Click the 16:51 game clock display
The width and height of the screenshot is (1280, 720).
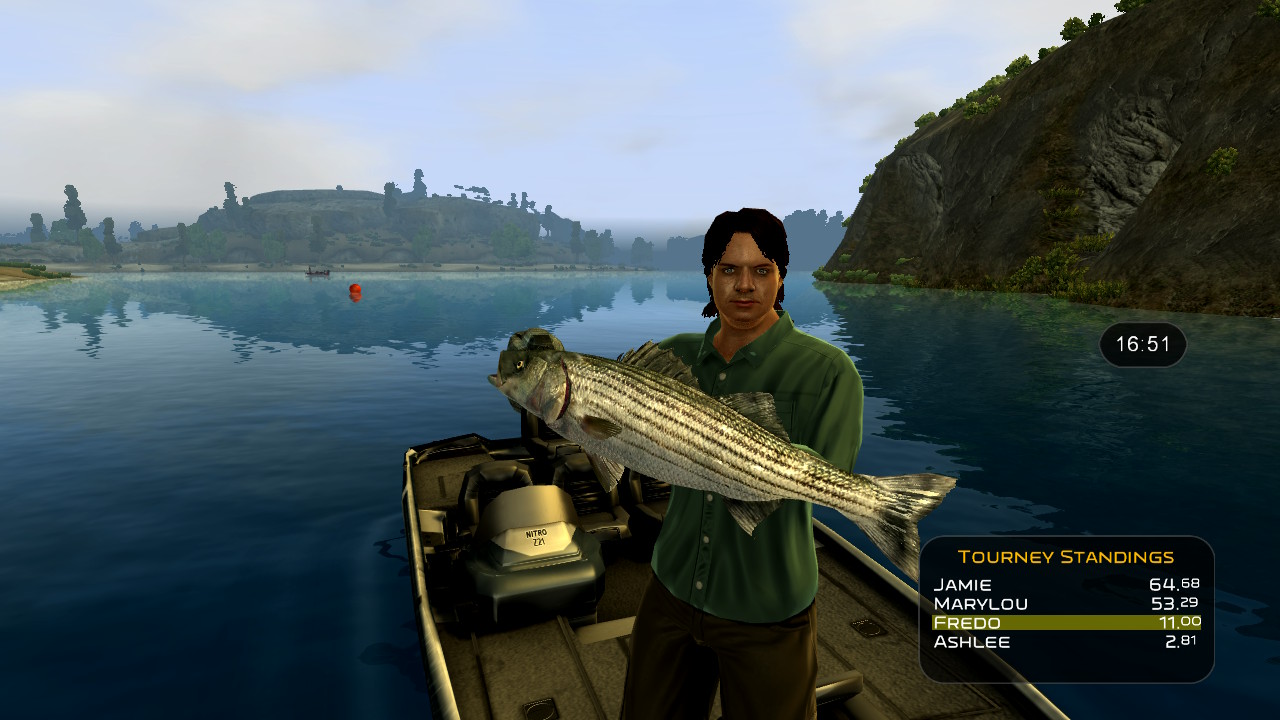point(1142,344)
